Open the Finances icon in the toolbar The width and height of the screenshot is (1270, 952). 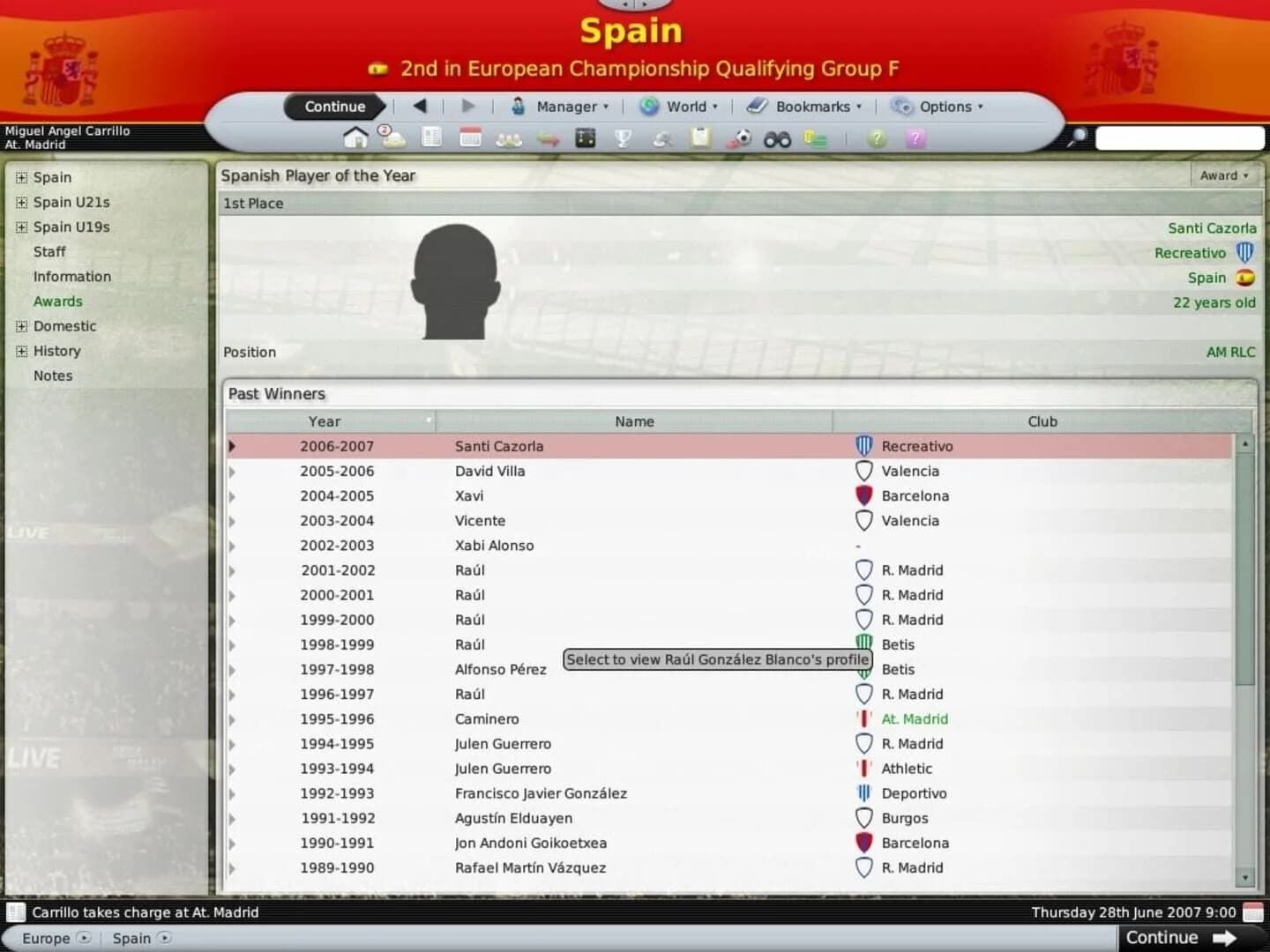(x=815, y=138)
